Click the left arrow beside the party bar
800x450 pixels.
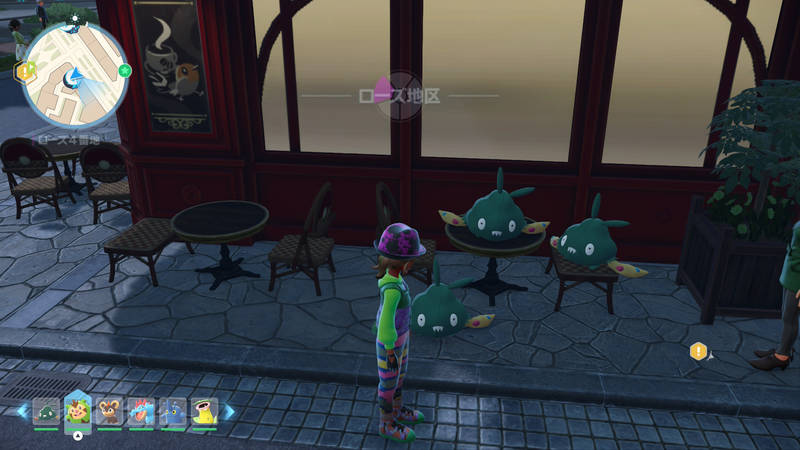click(x=23, y=411)
